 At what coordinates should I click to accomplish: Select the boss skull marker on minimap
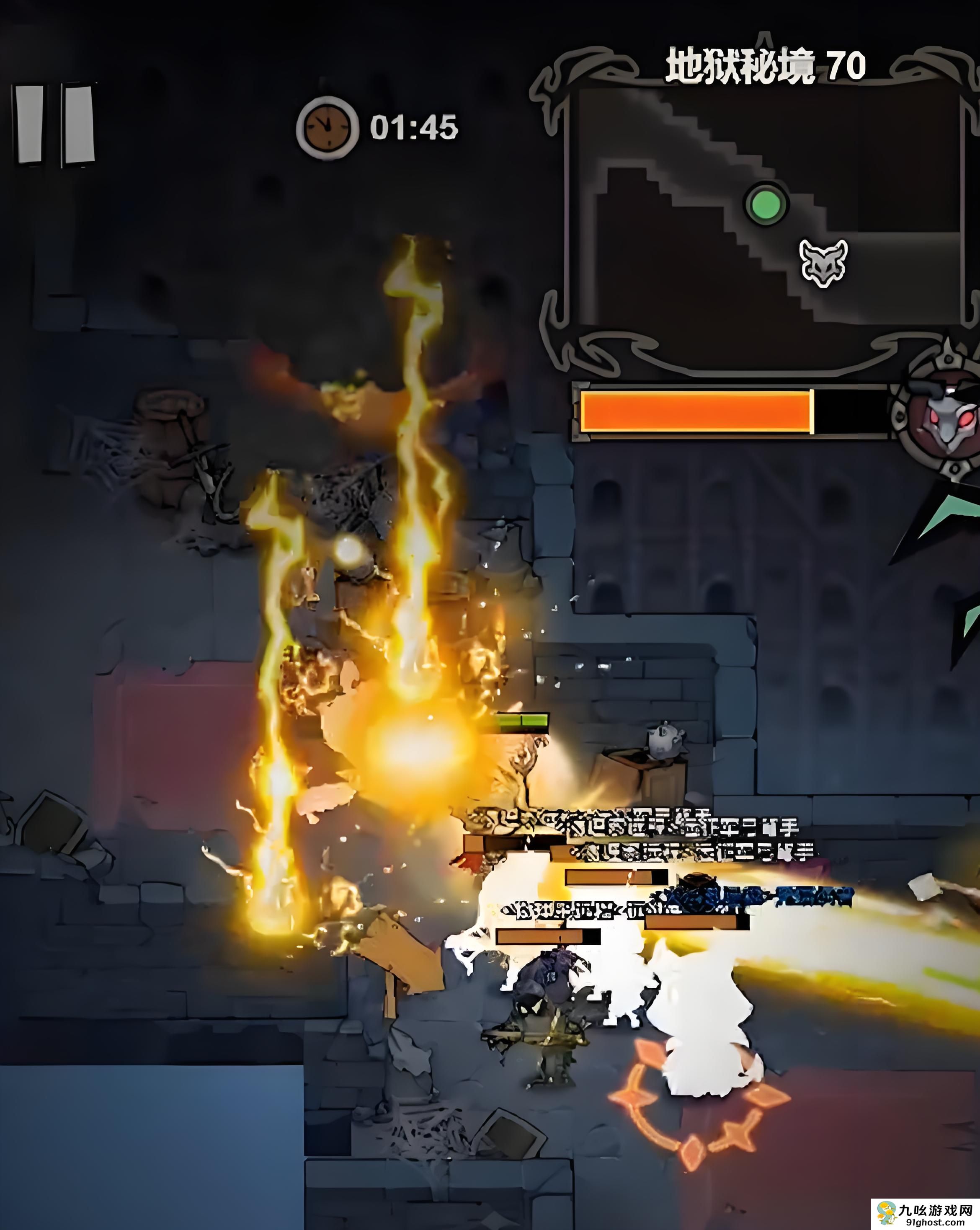click(x=823, y=262)
